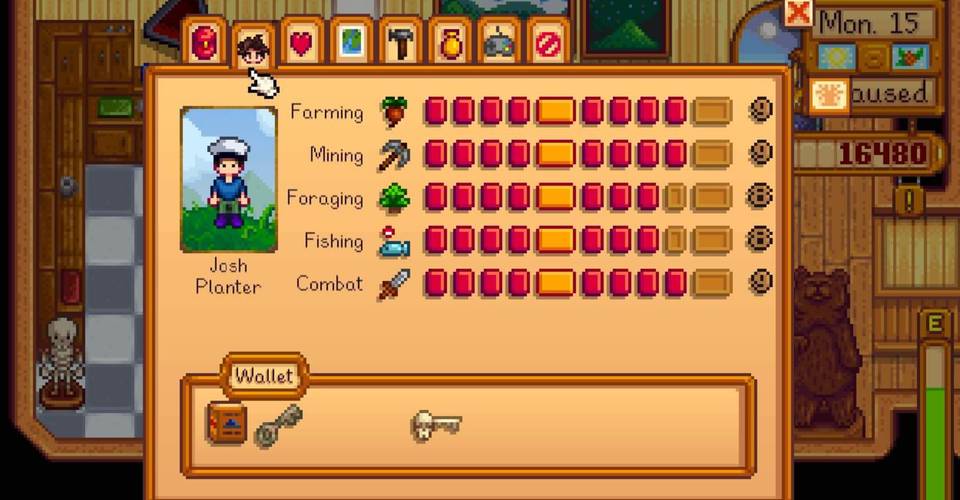Close the menu with the red X
This screenshot has width=960, height=500.
pos(798,13)
